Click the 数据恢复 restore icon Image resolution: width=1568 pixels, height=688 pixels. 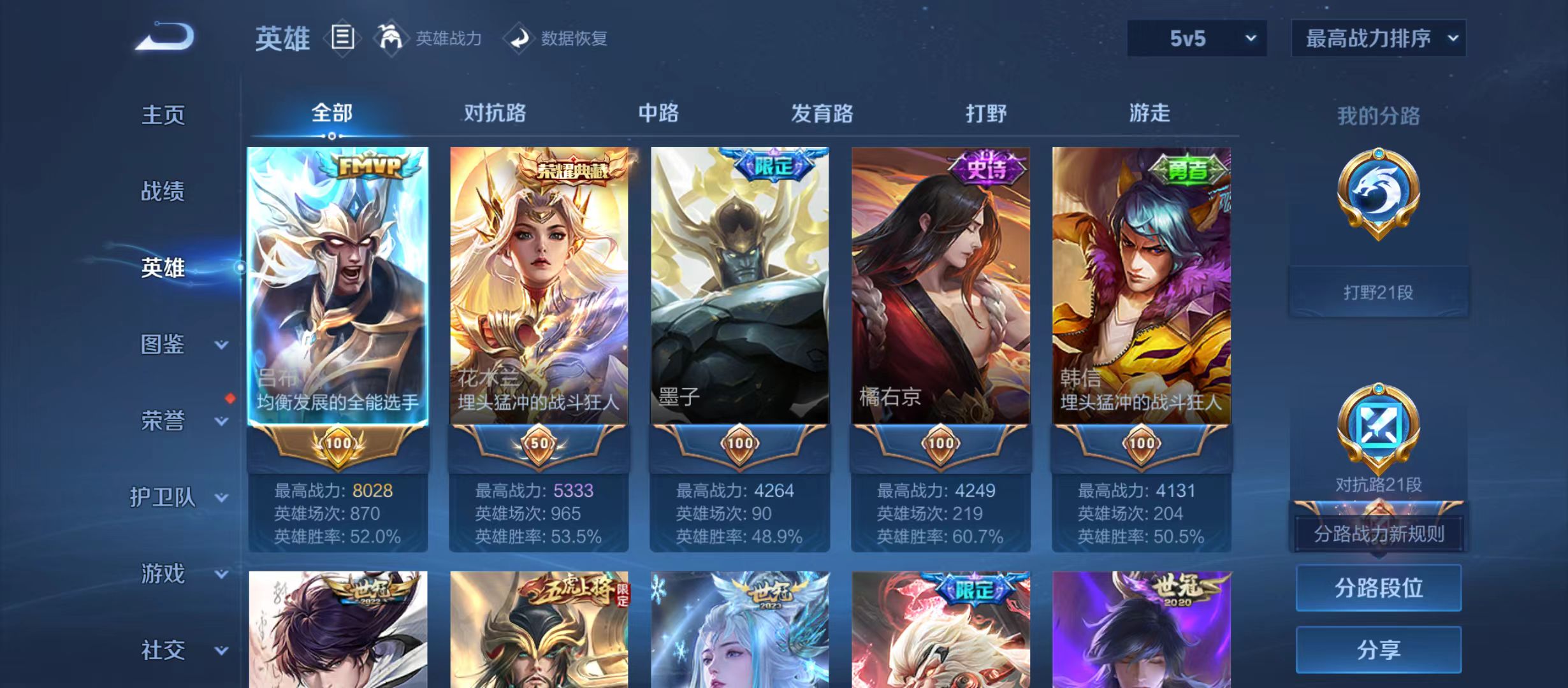tap(519, 38)
